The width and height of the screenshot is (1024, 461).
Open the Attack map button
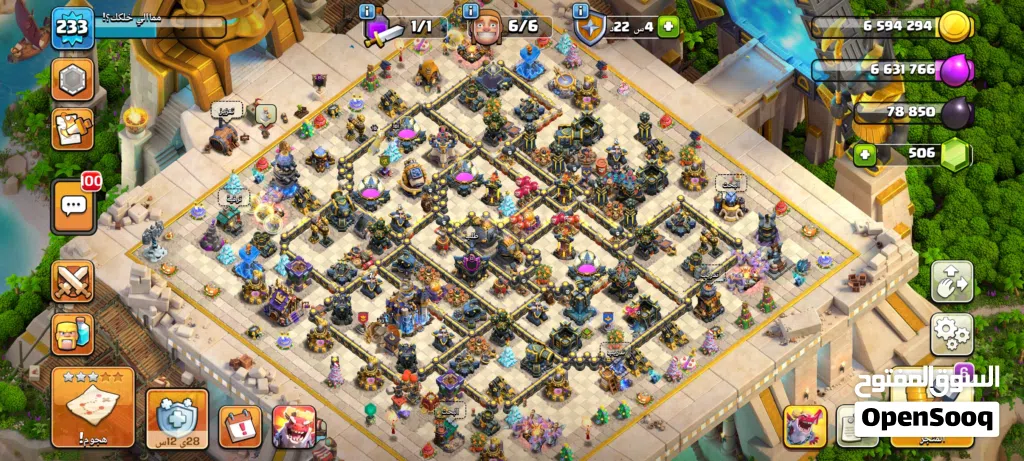coord(93,407)
